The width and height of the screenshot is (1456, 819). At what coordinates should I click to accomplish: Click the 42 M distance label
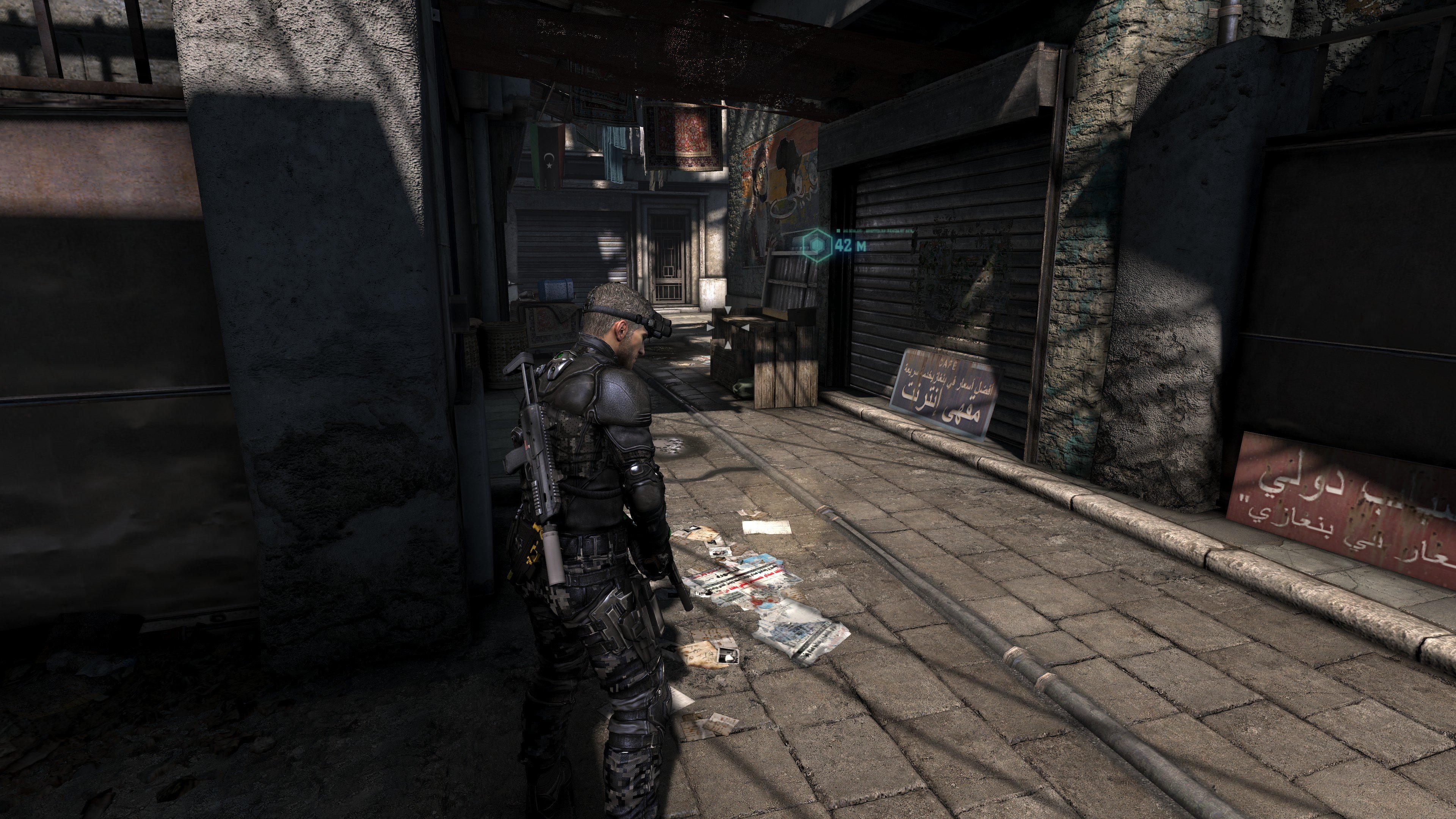click(x=850, y=245)
